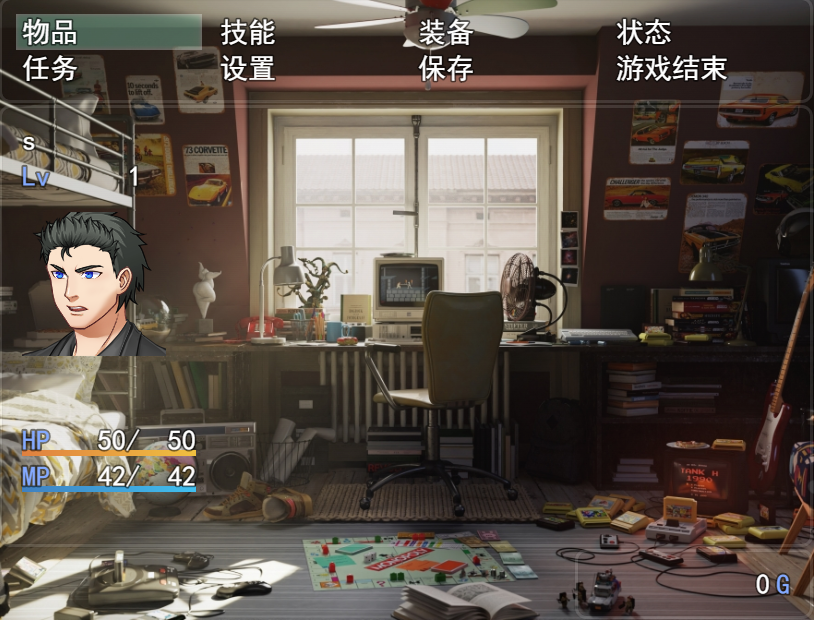Viewport: 814px width, 620px height.
Task: Choose the 设置 (Settings) option
Action: 247,68
